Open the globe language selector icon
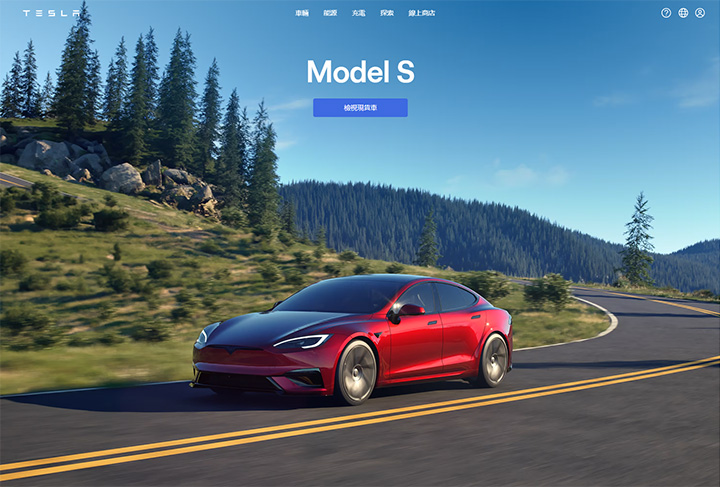The height and width of the screenshot is (487, 720). click(683, 13)
